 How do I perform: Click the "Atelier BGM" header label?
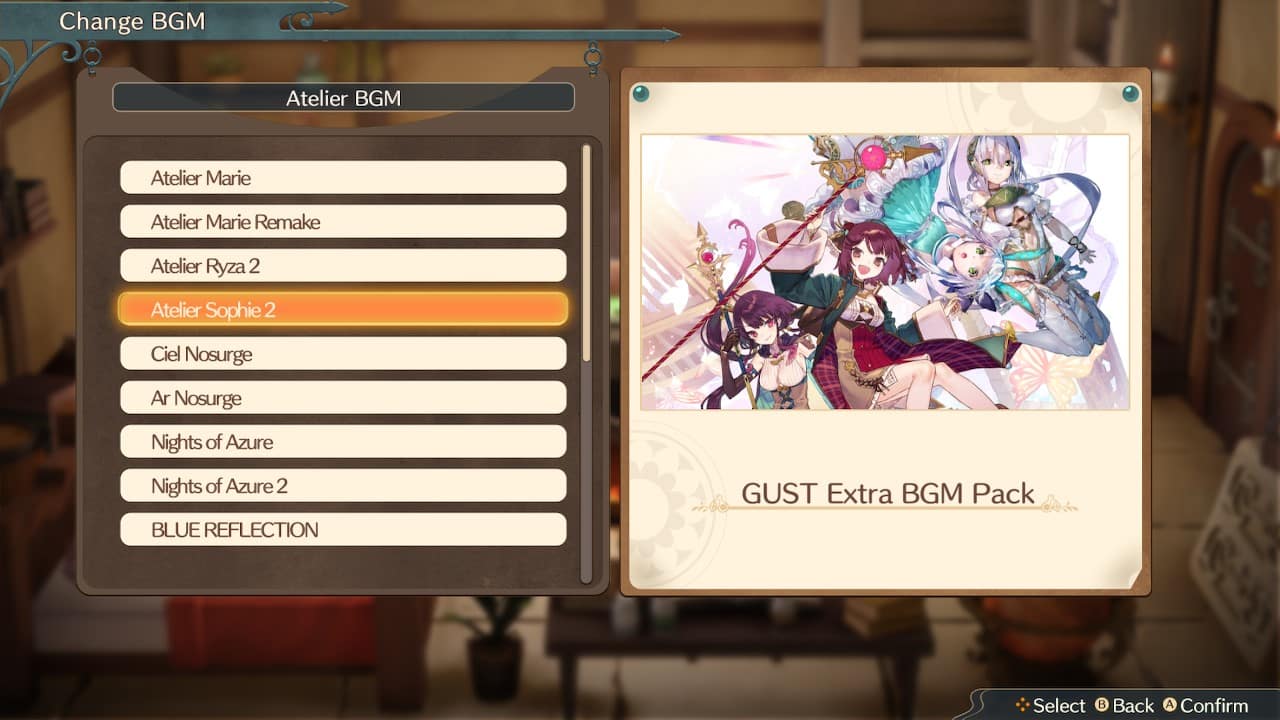coord(343,97)
